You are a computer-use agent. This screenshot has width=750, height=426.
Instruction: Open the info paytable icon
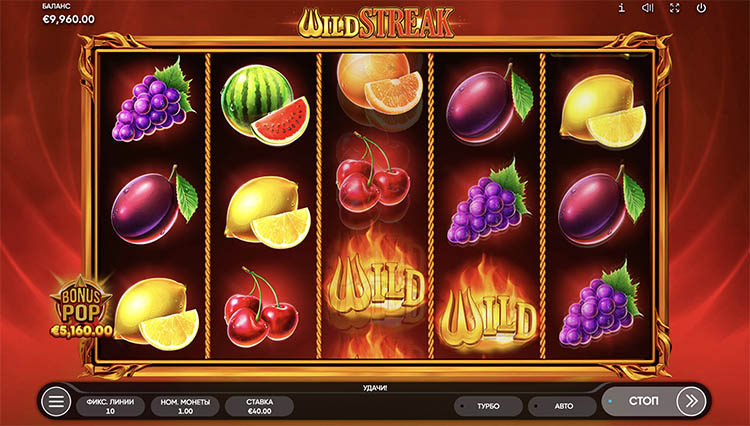(x=622, y=9)
